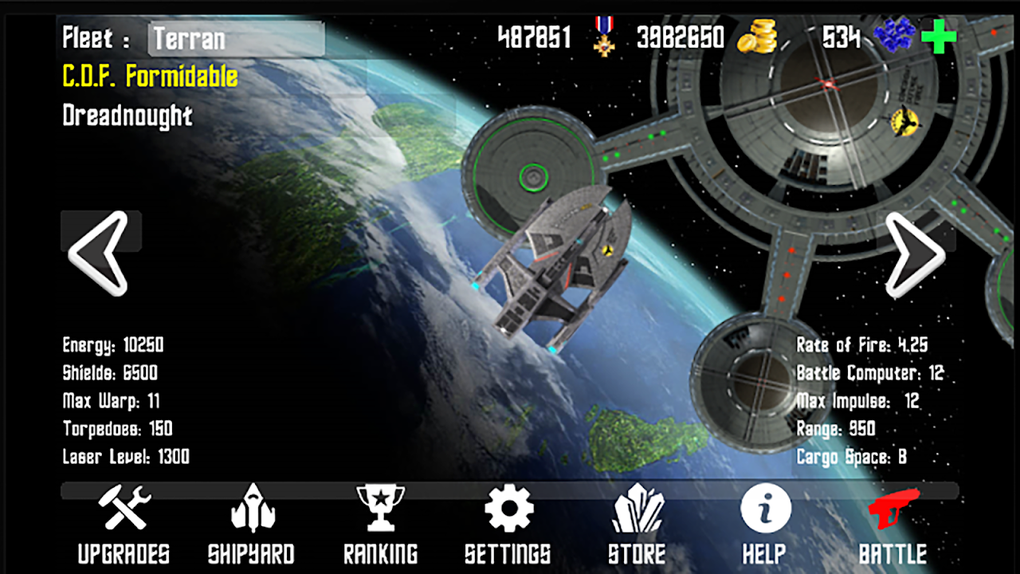1020x574 pixels.
Task: Click the Terran fleet name field
Action: point(236,39)
